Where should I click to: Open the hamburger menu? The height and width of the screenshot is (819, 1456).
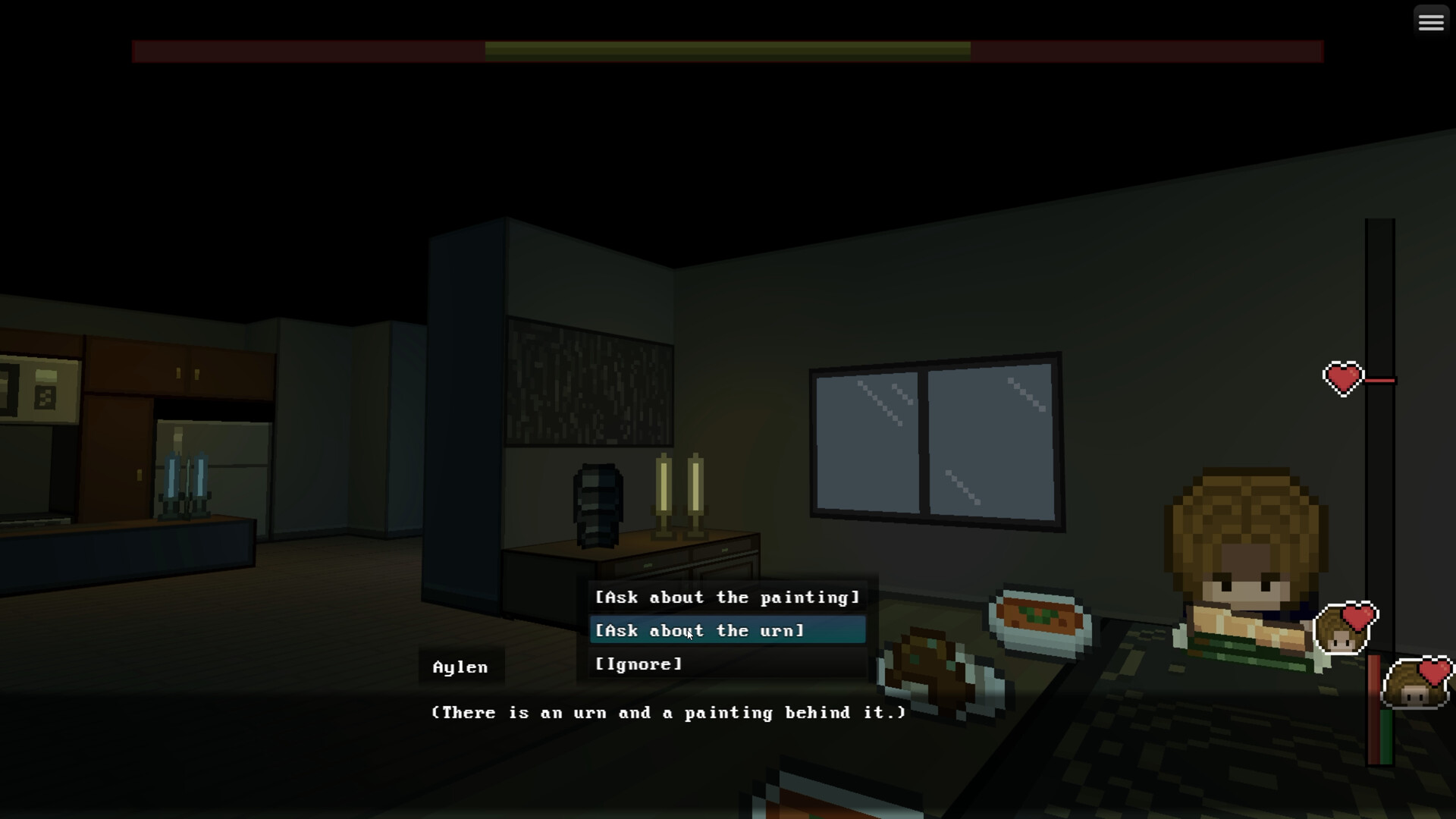coord(1430,20)
